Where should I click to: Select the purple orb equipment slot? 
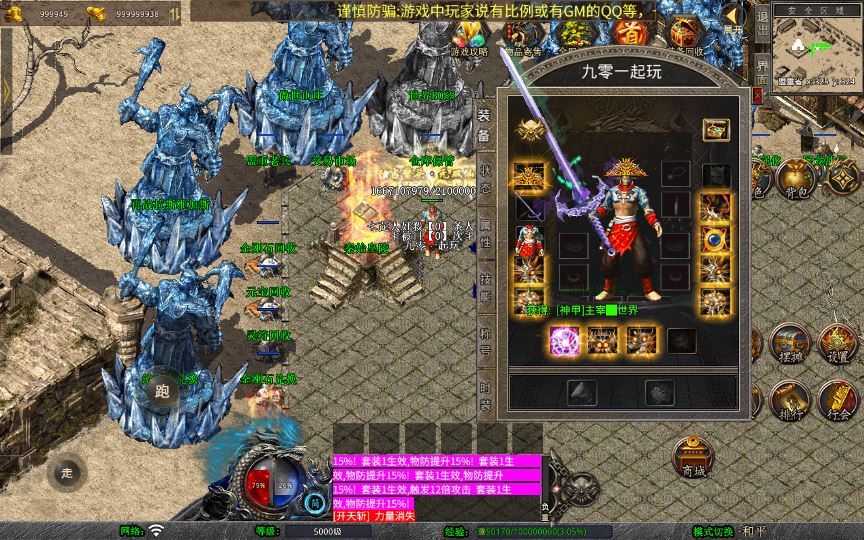point(563,341)
